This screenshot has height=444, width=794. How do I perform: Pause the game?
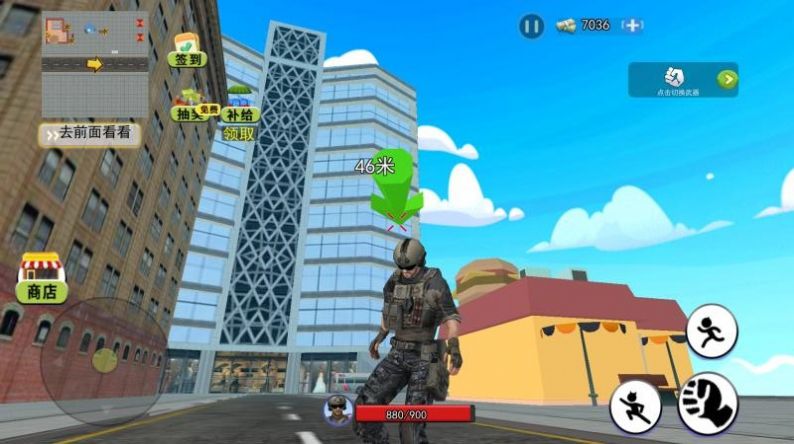tap(531, 26)
